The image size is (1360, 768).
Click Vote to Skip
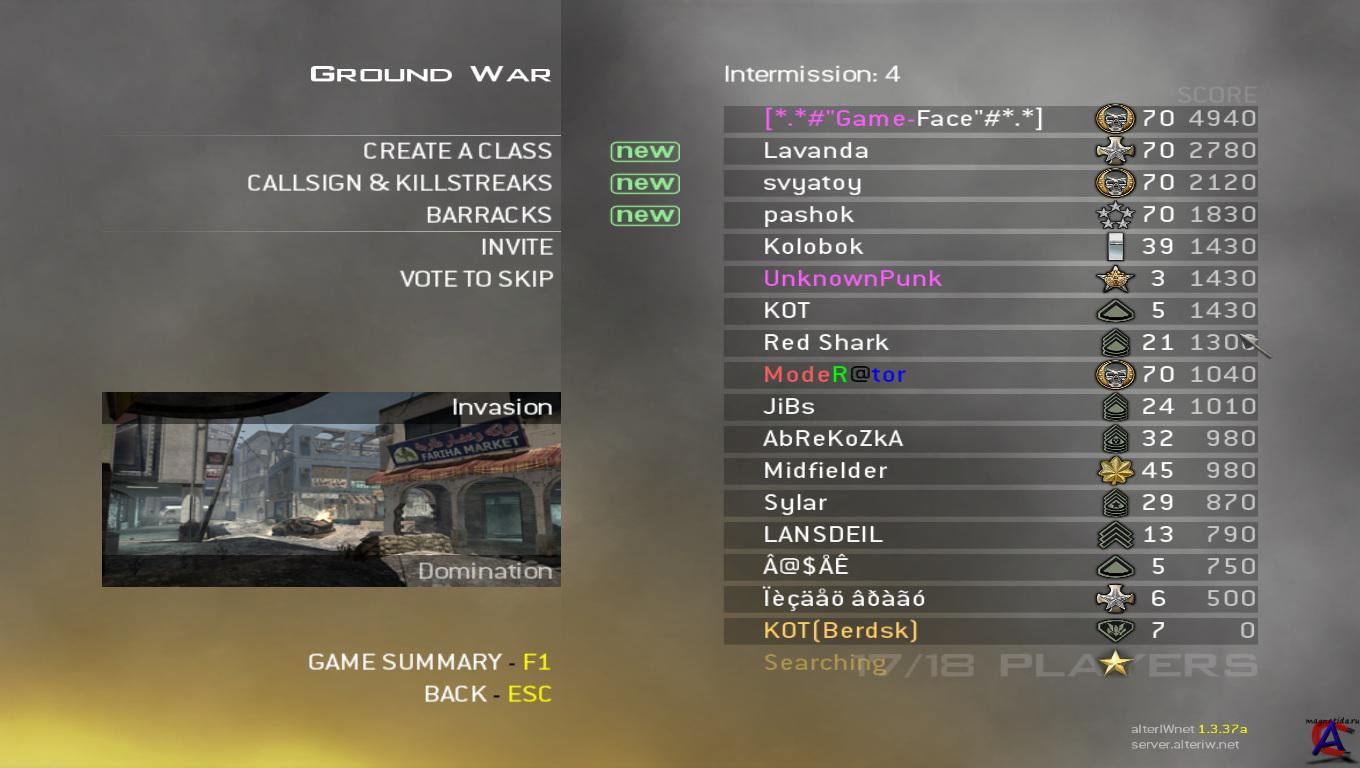(476, 279)
